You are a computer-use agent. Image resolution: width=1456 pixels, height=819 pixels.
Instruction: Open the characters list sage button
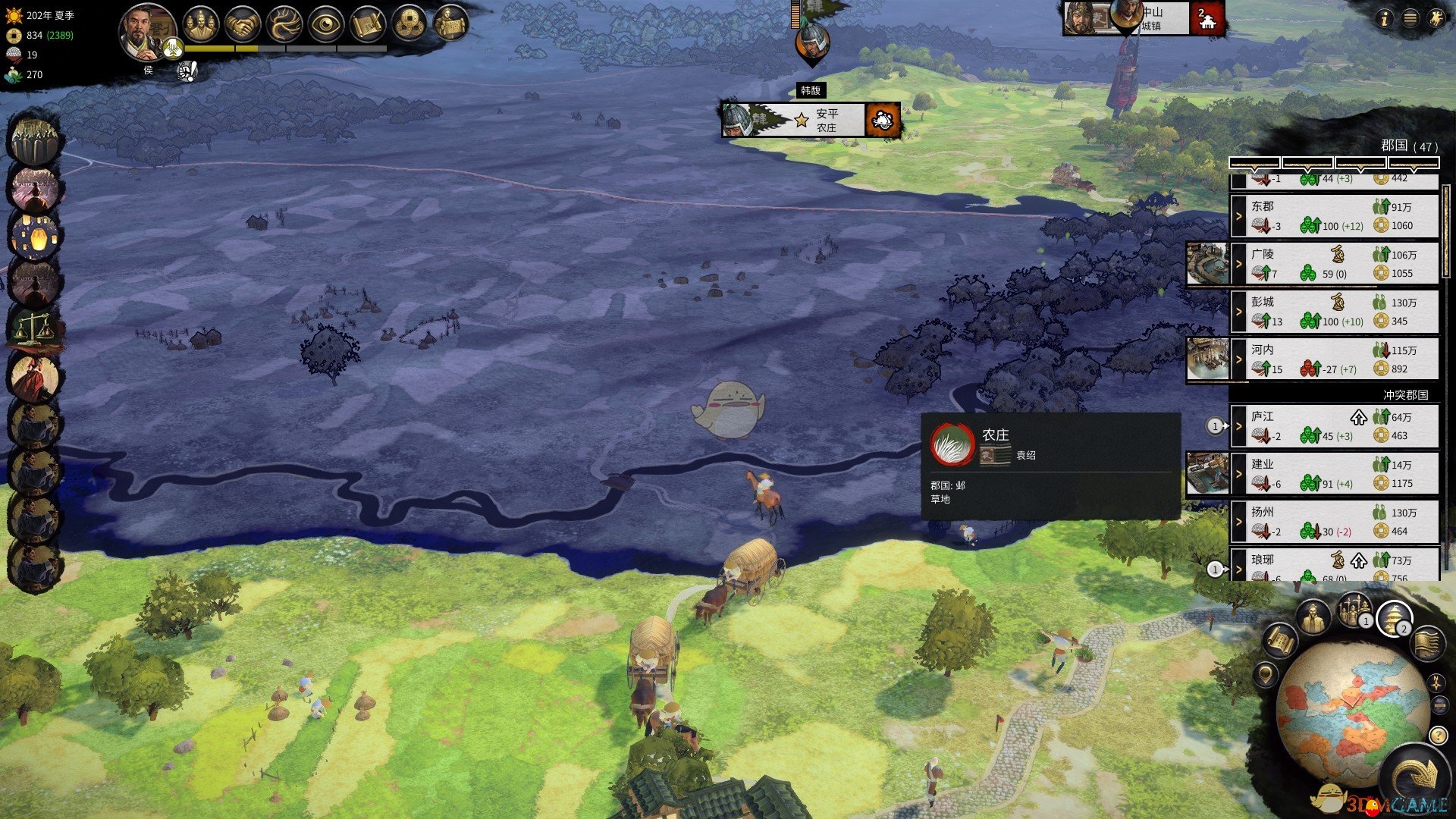[x=1313, y=619]
